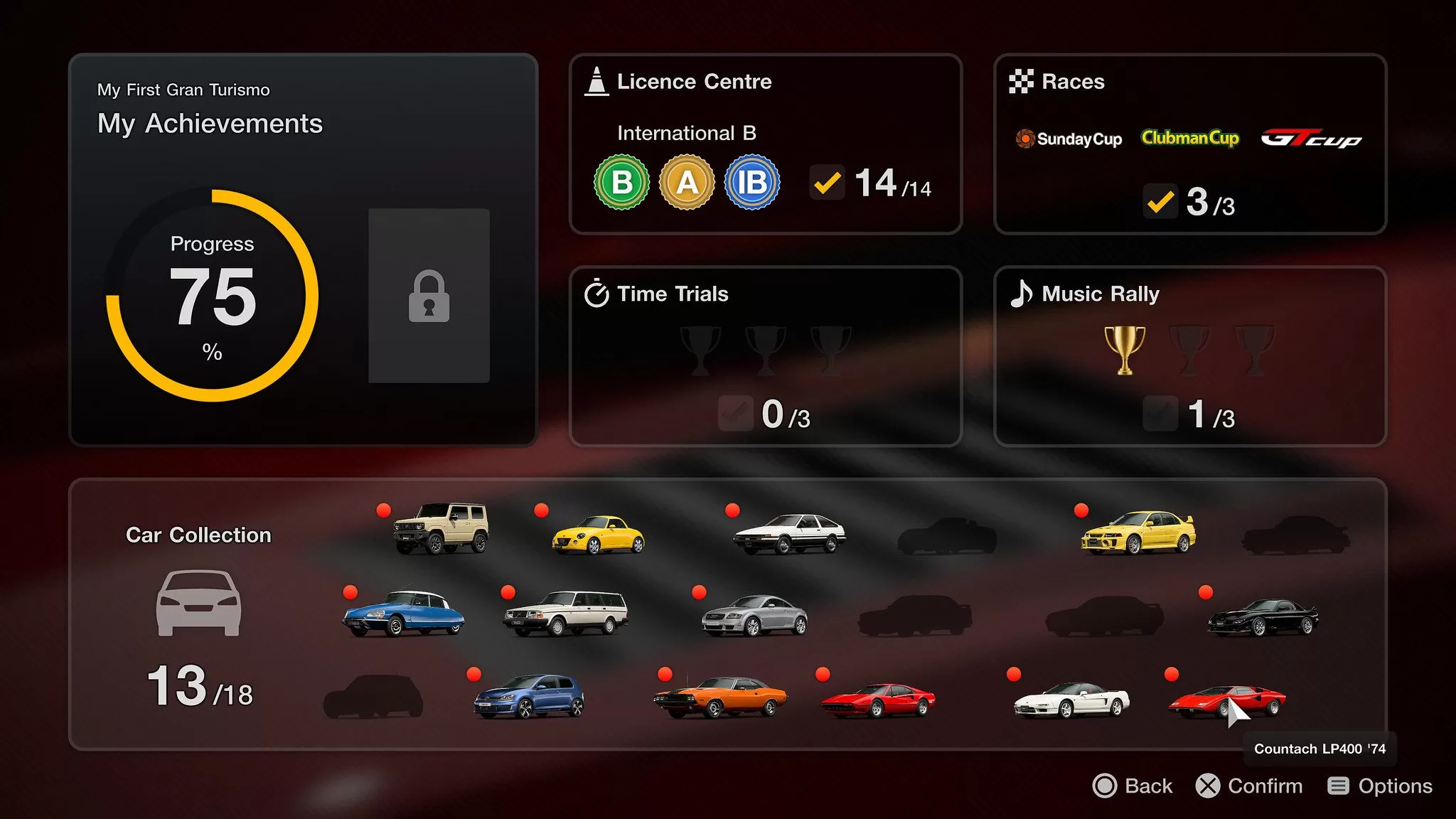1456x819 pixels.
Task: Select the gold Music Rally trophy
Action: (1123, 348)
